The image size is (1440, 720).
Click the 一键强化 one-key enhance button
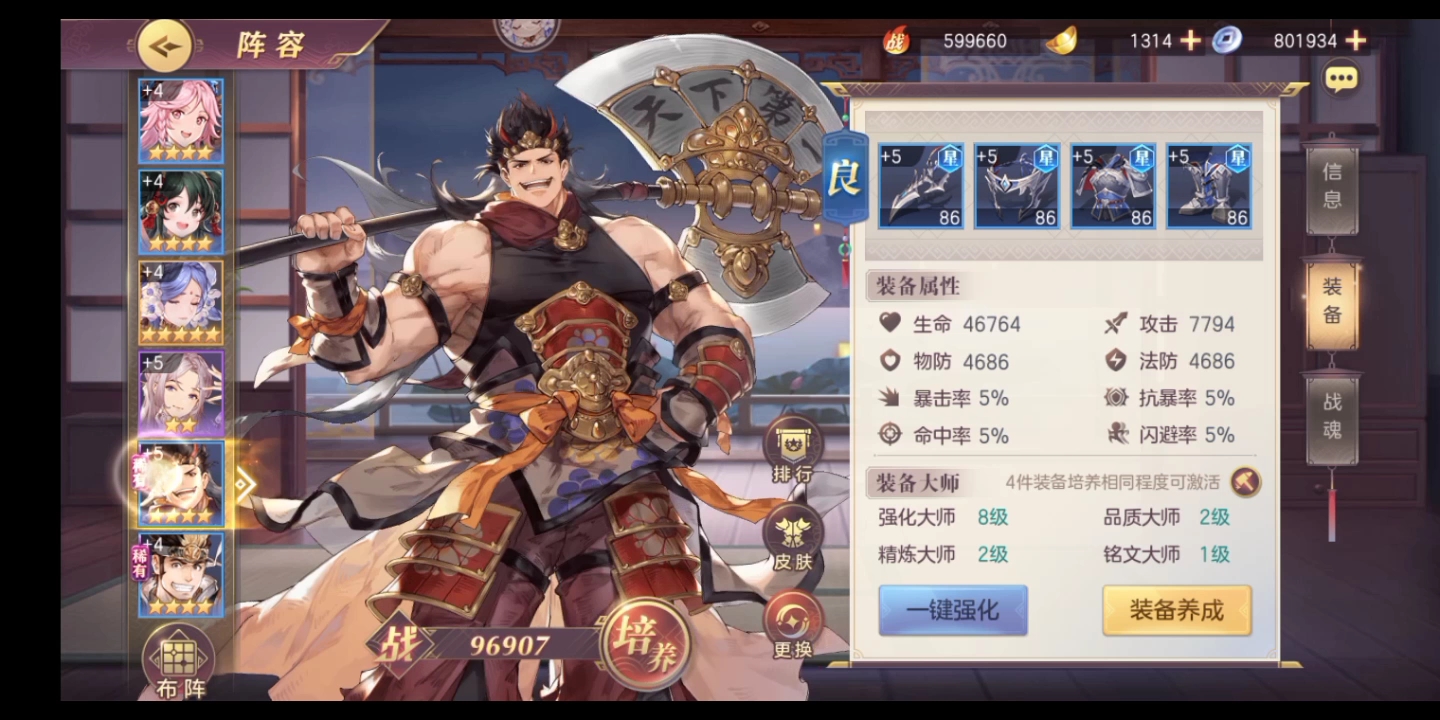(953, 610)
